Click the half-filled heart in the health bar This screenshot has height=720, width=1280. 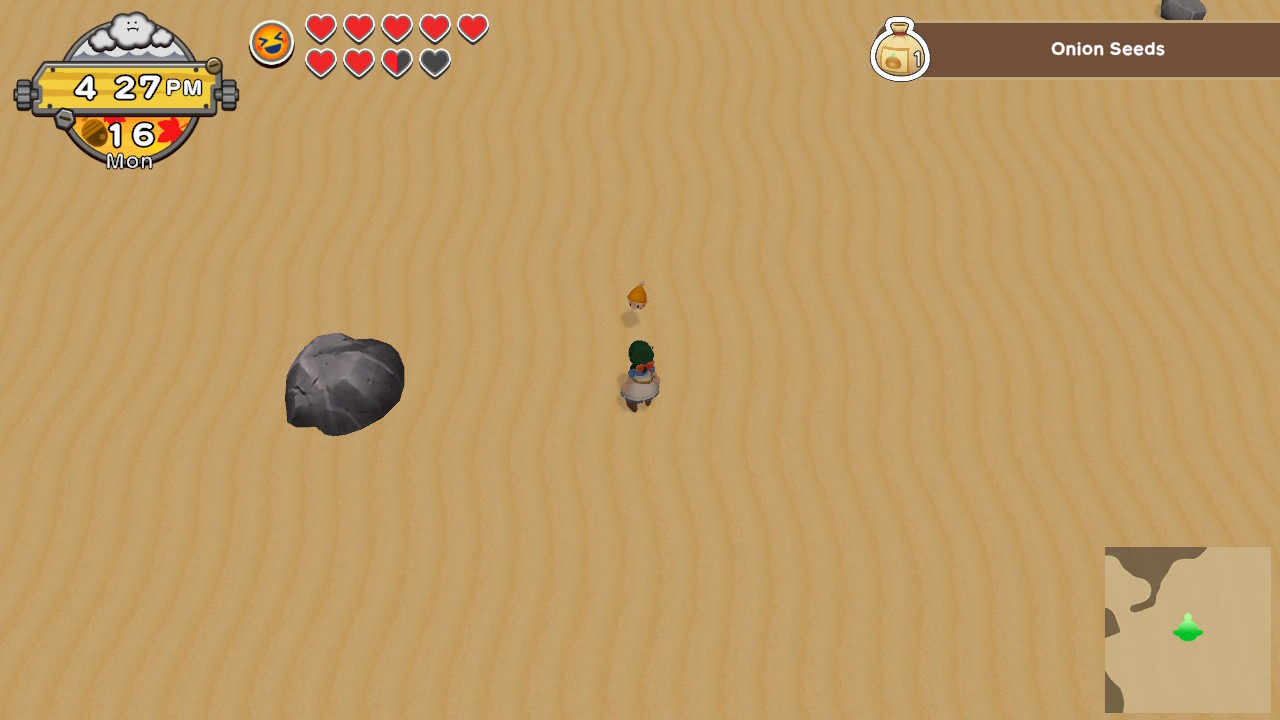click(x=396, y=62)
